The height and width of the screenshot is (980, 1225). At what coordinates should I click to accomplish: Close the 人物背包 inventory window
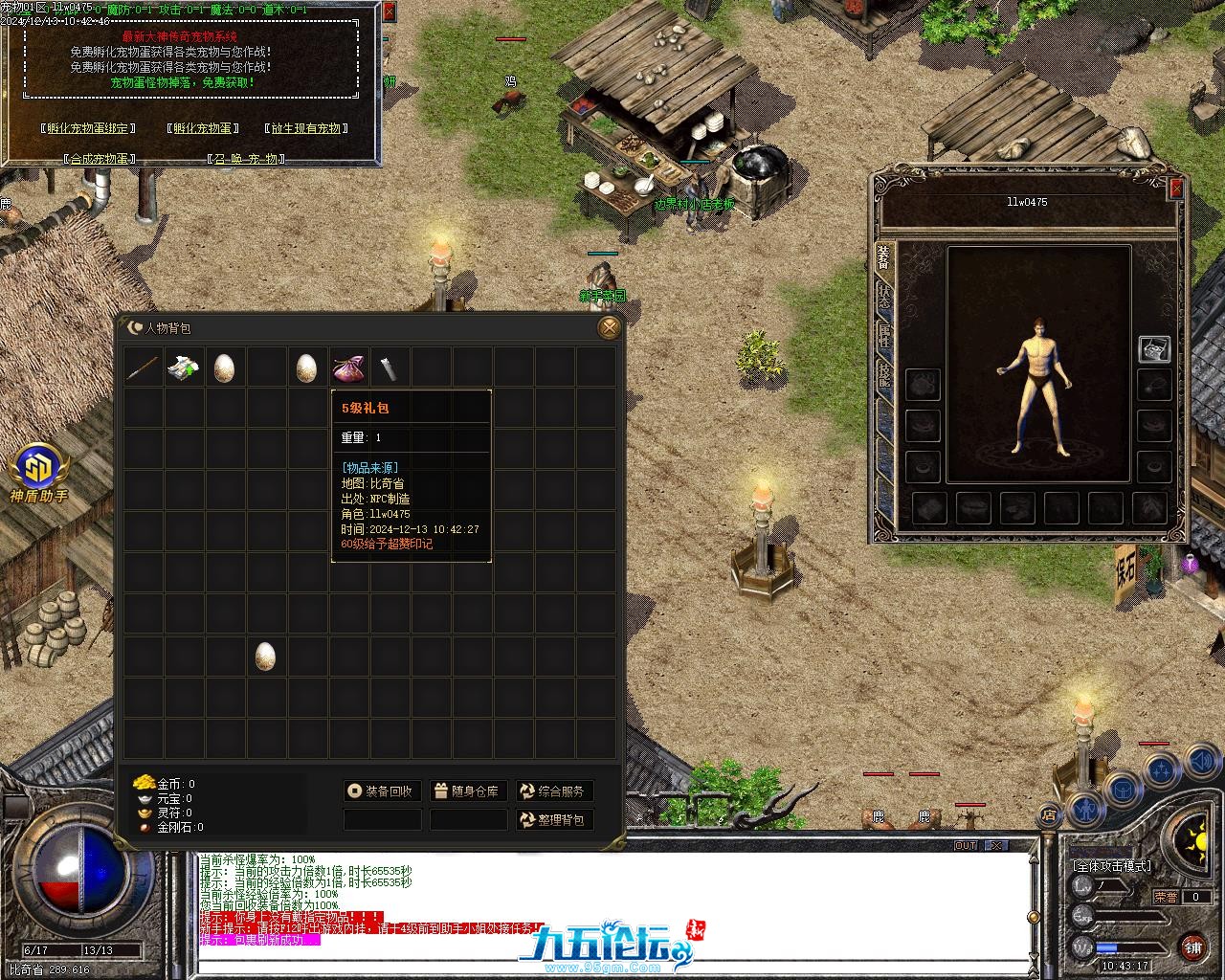[609, 328]
